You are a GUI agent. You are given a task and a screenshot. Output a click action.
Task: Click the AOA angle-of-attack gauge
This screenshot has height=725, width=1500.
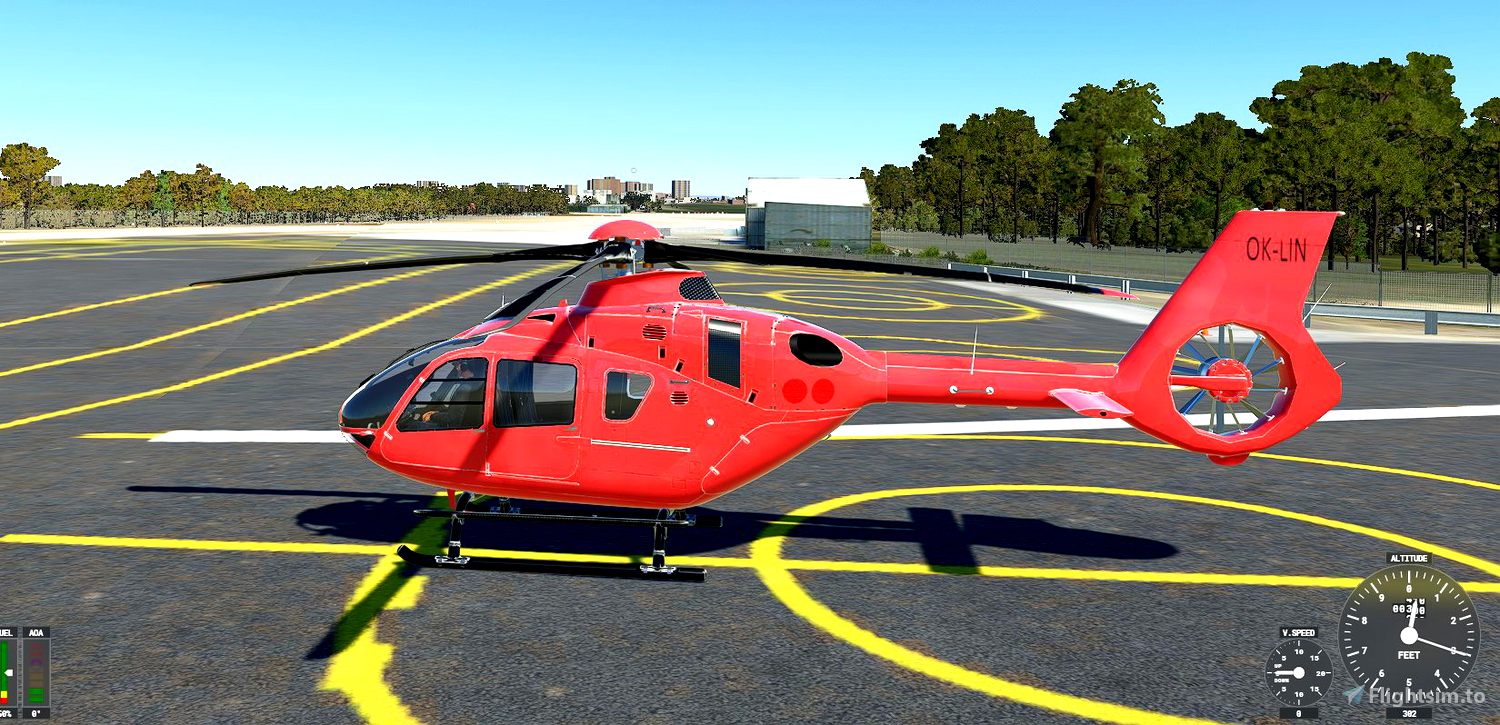pyautogui.click(x=36, y=670)
